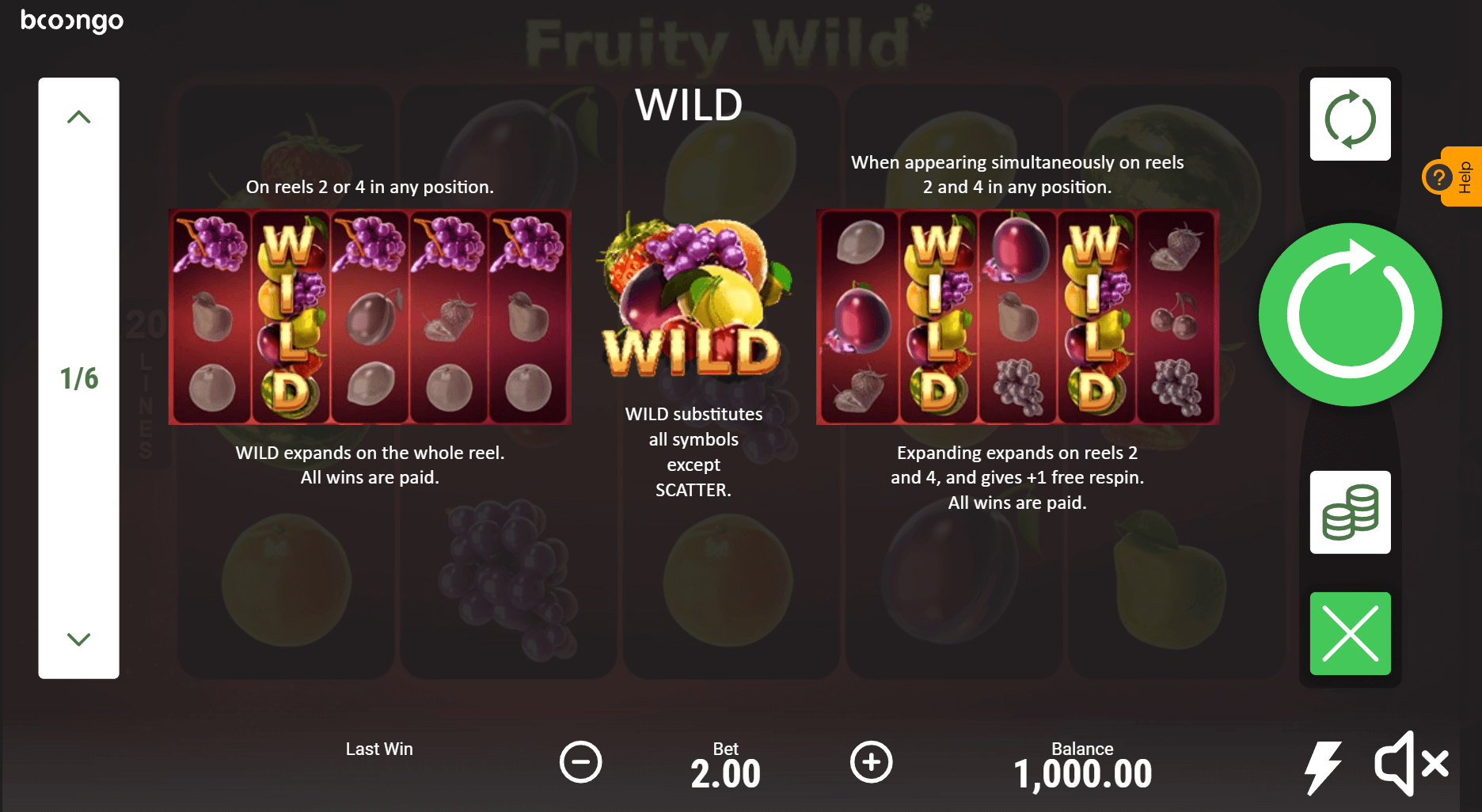Open bet settings via the coin stack icon

pos(1350,512)
